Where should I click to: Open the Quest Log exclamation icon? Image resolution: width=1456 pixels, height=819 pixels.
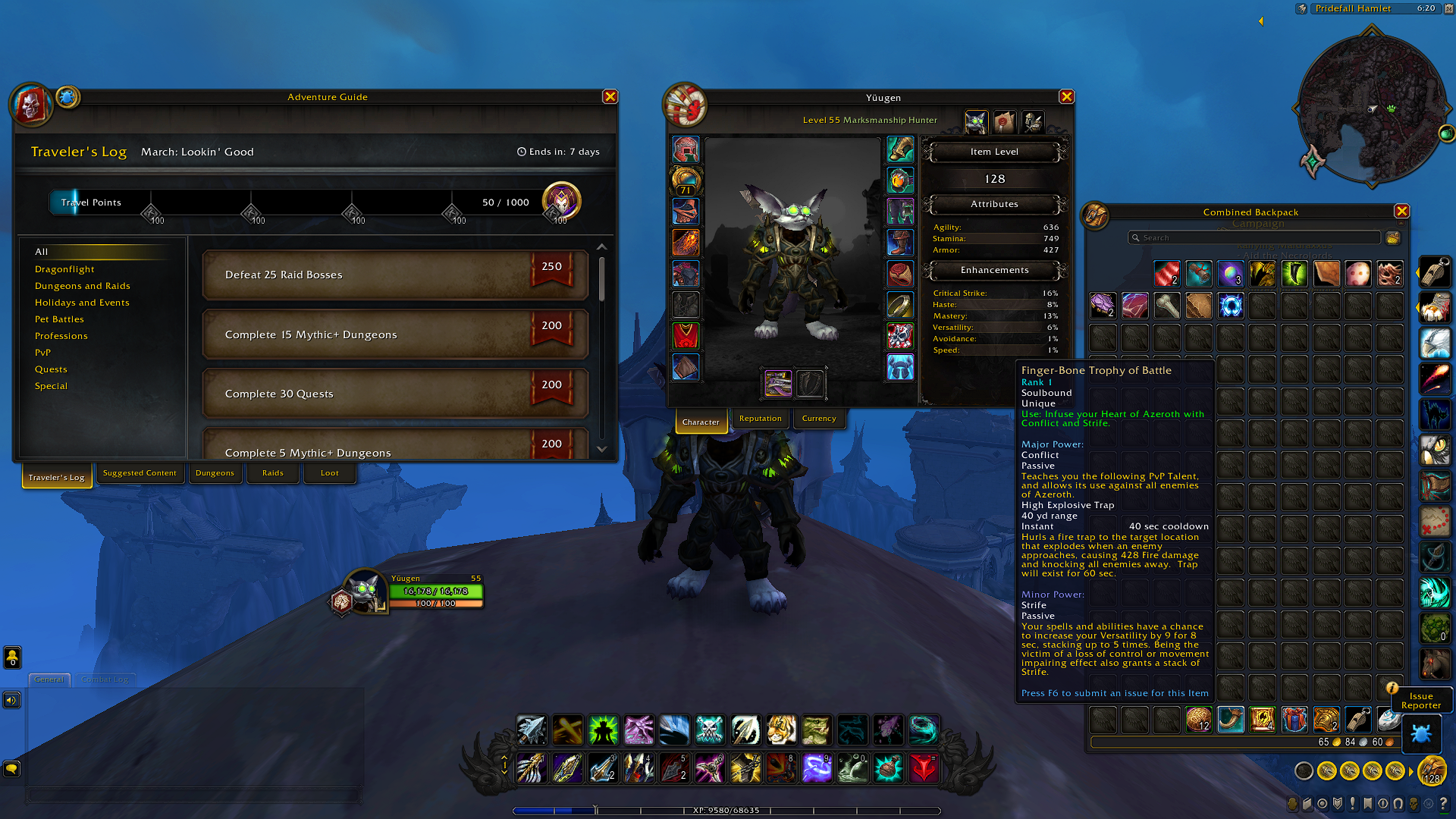tap(1352, 803)
